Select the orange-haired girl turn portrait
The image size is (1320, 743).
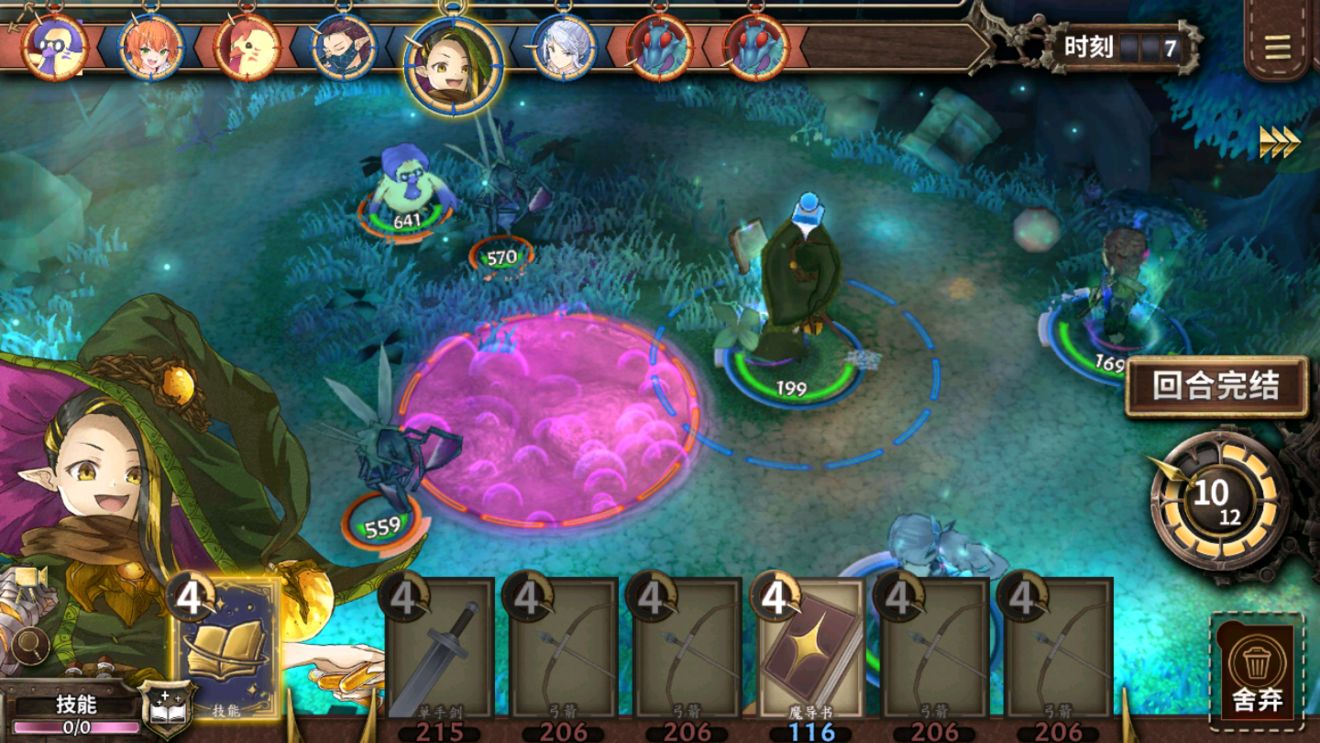pyautogui.click(x=151, y=46)
